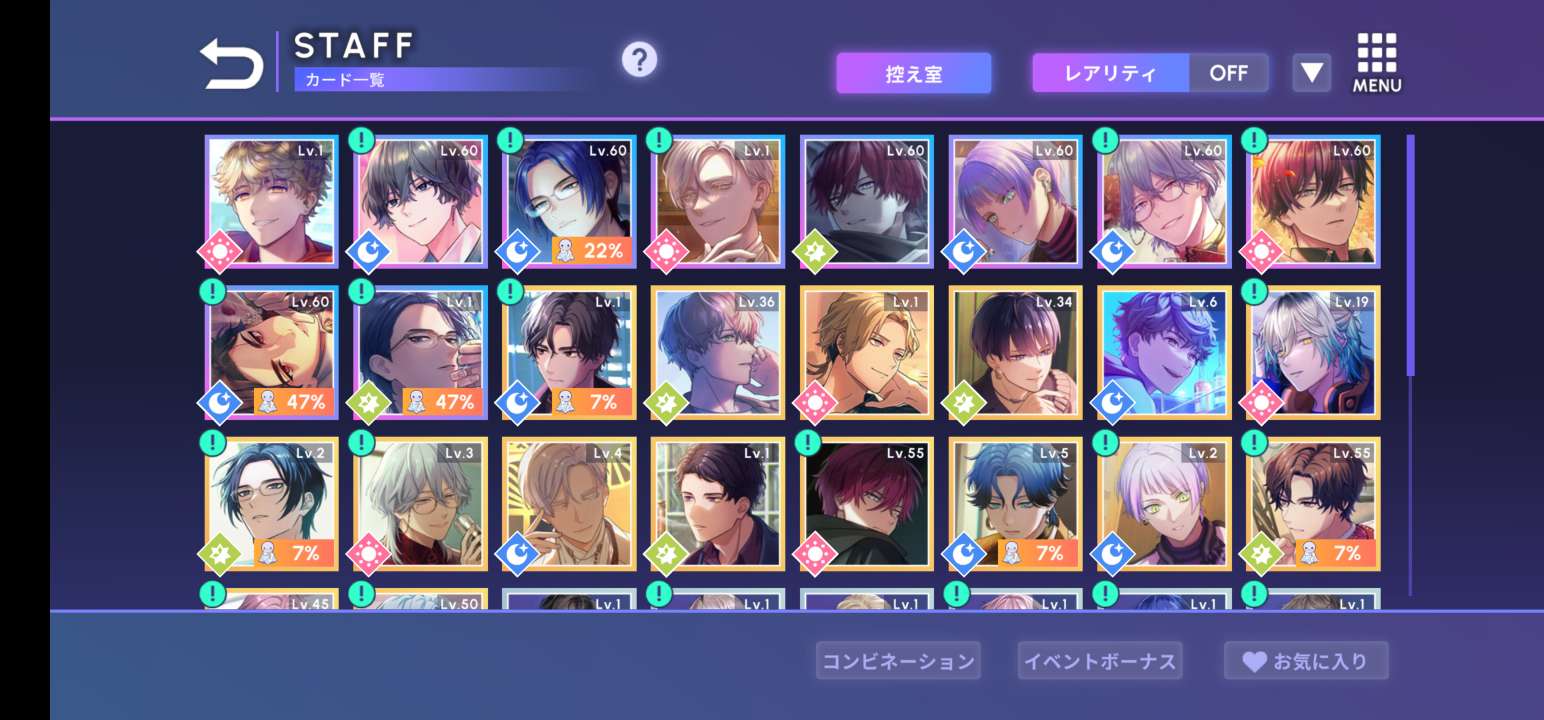
Task: Open the MENU grid
Action: 1377,63
